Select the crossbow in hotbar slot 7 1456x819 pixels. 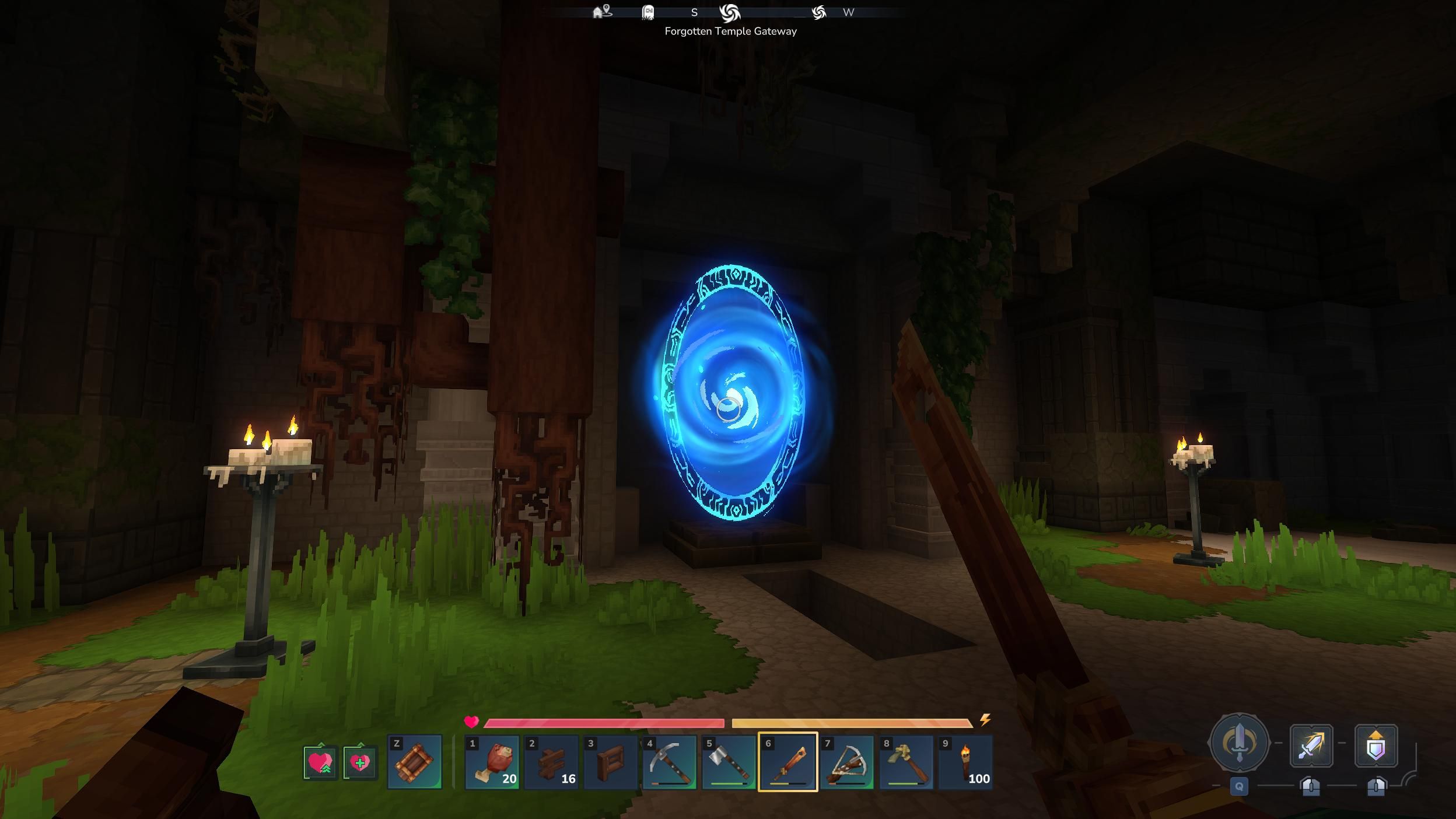[848, 763]
